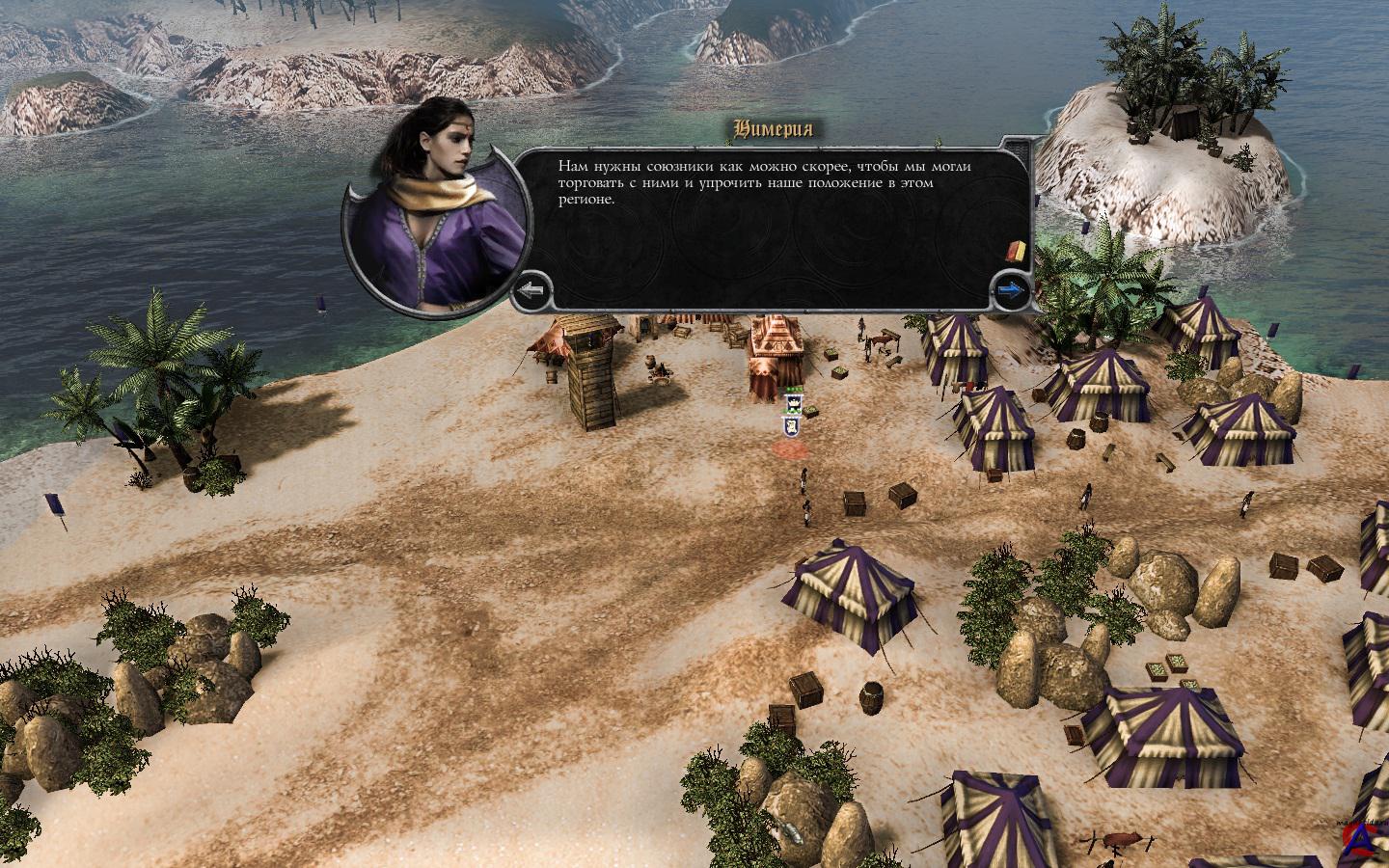The width and height of the screenshot is (1389, 868).
Task: Advance dialogue with the blue right arrow
Action: (1011, 288)
